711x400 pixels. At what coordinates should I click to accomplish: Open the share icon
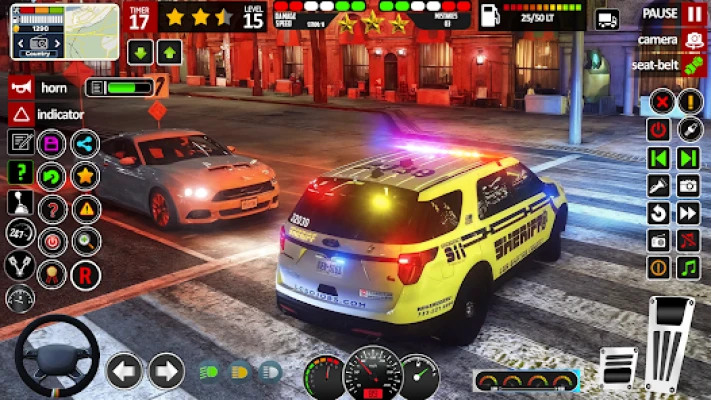86,143
